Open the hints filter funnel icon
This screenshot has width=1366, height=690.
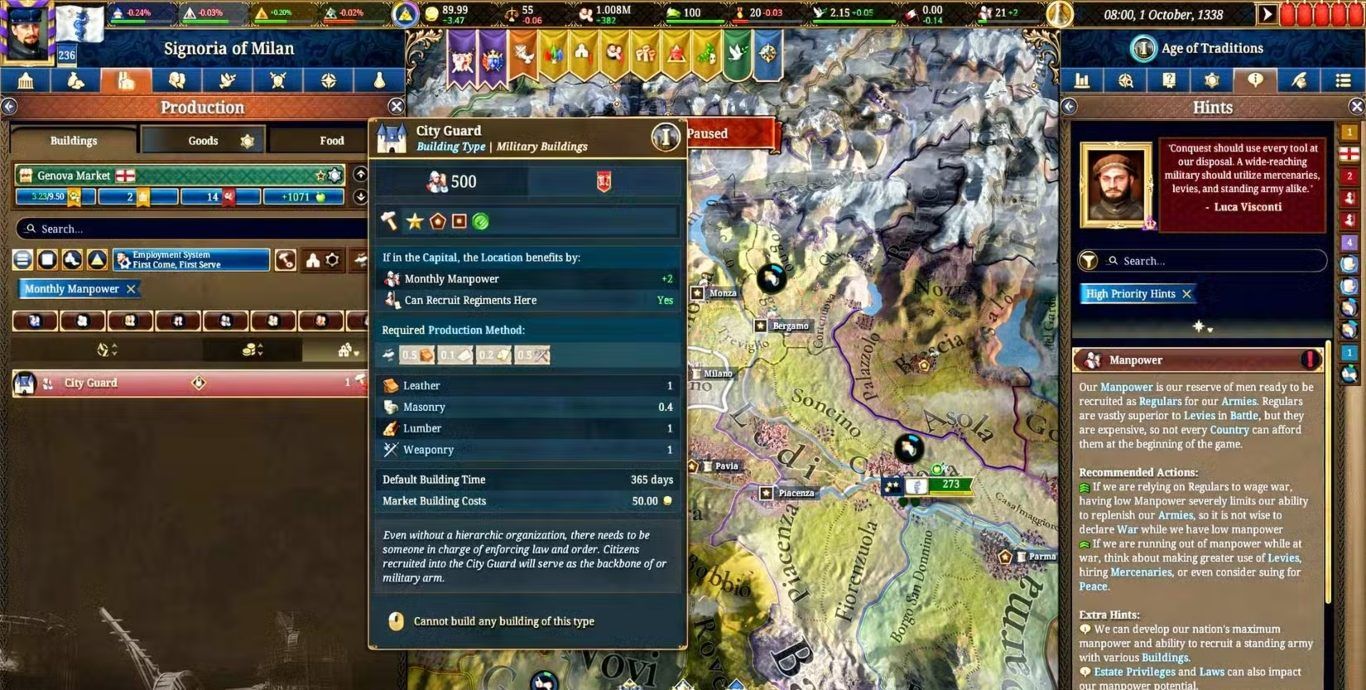click(x=1088, y=261)
